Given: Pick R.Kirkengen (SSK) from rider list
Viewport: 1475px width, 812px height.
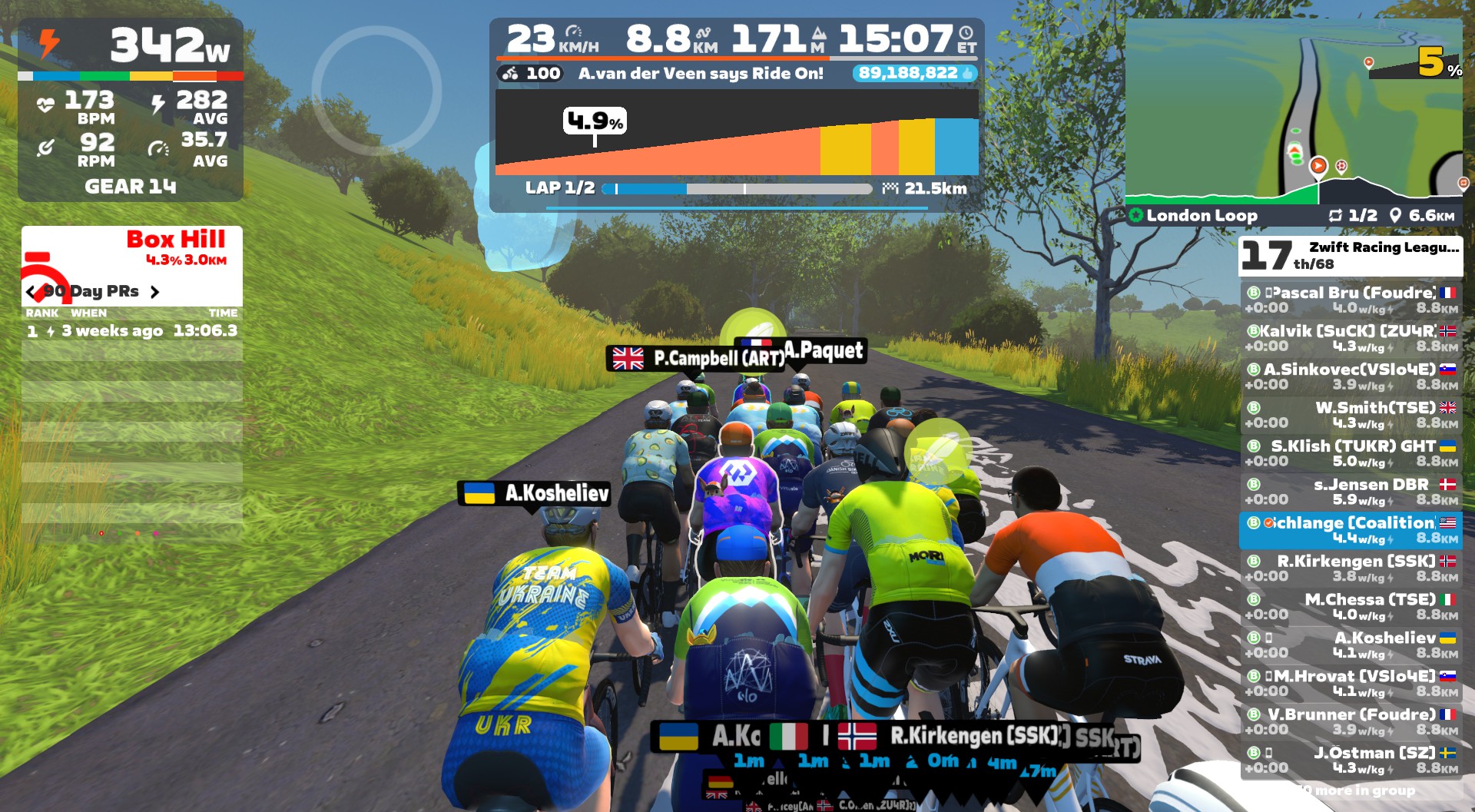Looking at the screenshot, I should point(1351,568).
